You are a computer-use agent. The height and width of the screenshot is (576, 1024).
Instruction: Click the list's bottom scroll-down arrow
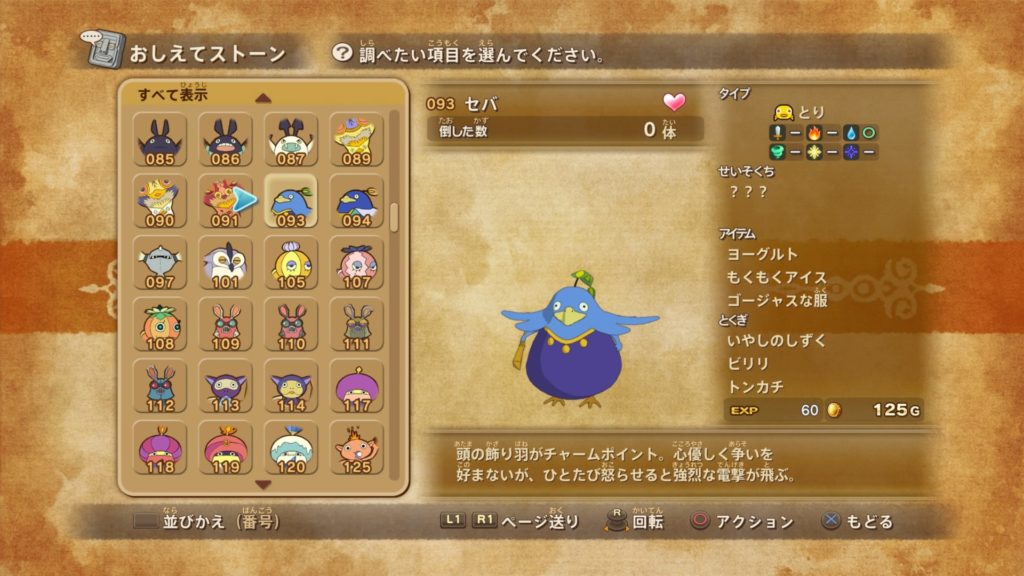pos(263,484)
